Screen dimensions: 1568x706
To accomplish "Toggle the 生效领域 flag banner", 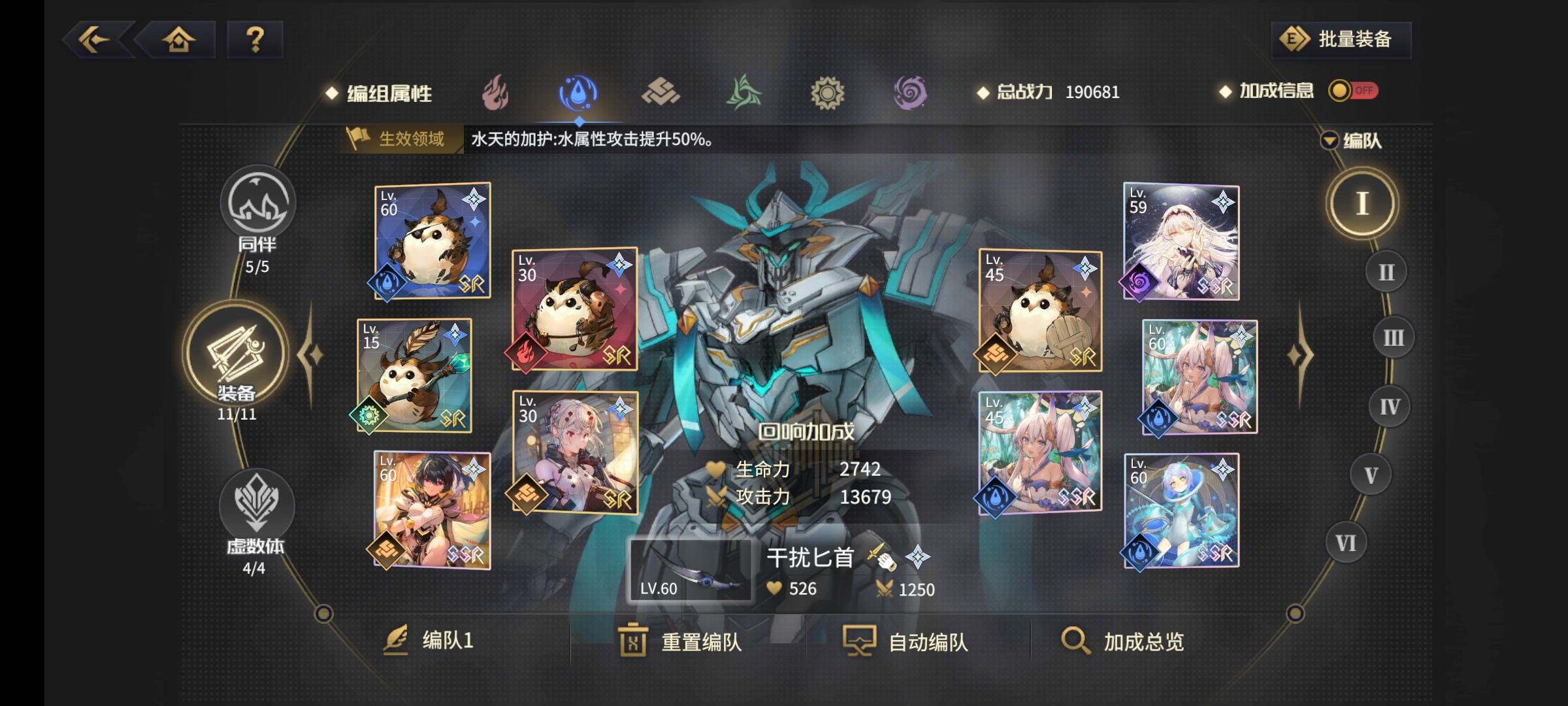I will tap(395, 137).
